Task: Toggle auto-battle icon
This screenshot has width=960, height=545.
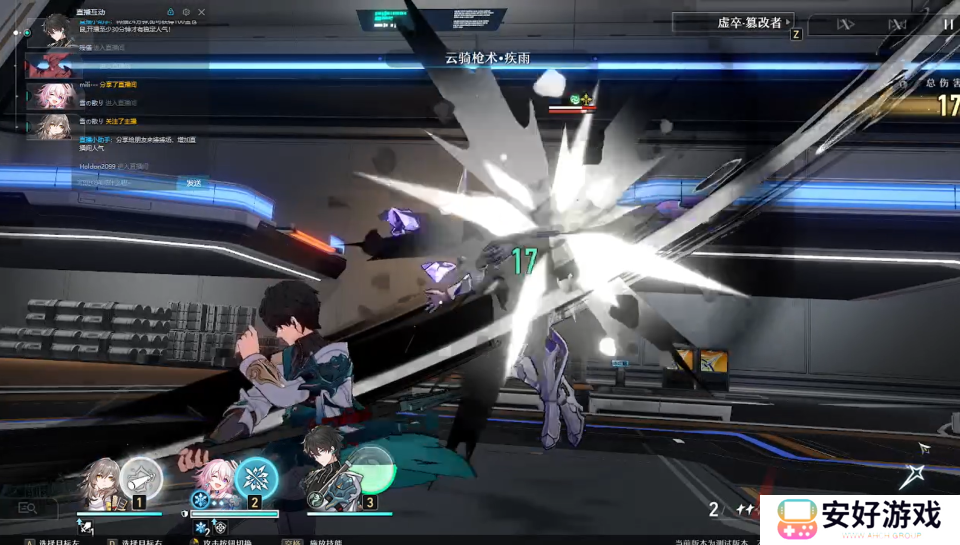Action: pos(898,24)
